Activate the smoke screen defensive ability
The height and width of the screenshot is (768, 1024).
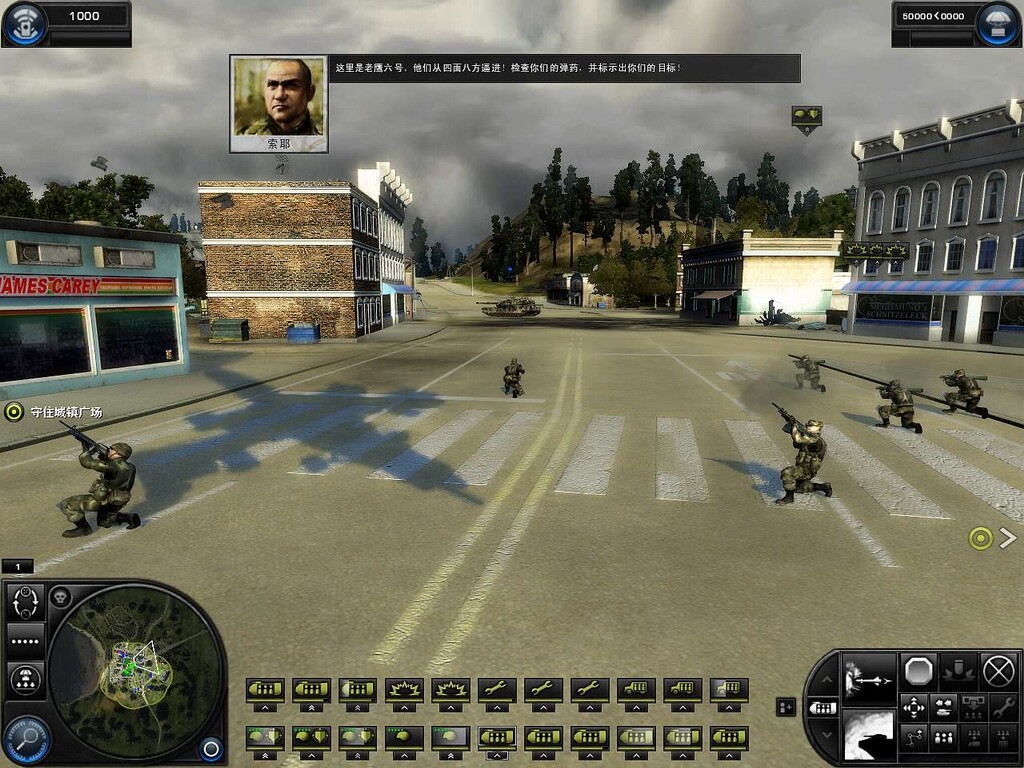(x=869, y=734)
